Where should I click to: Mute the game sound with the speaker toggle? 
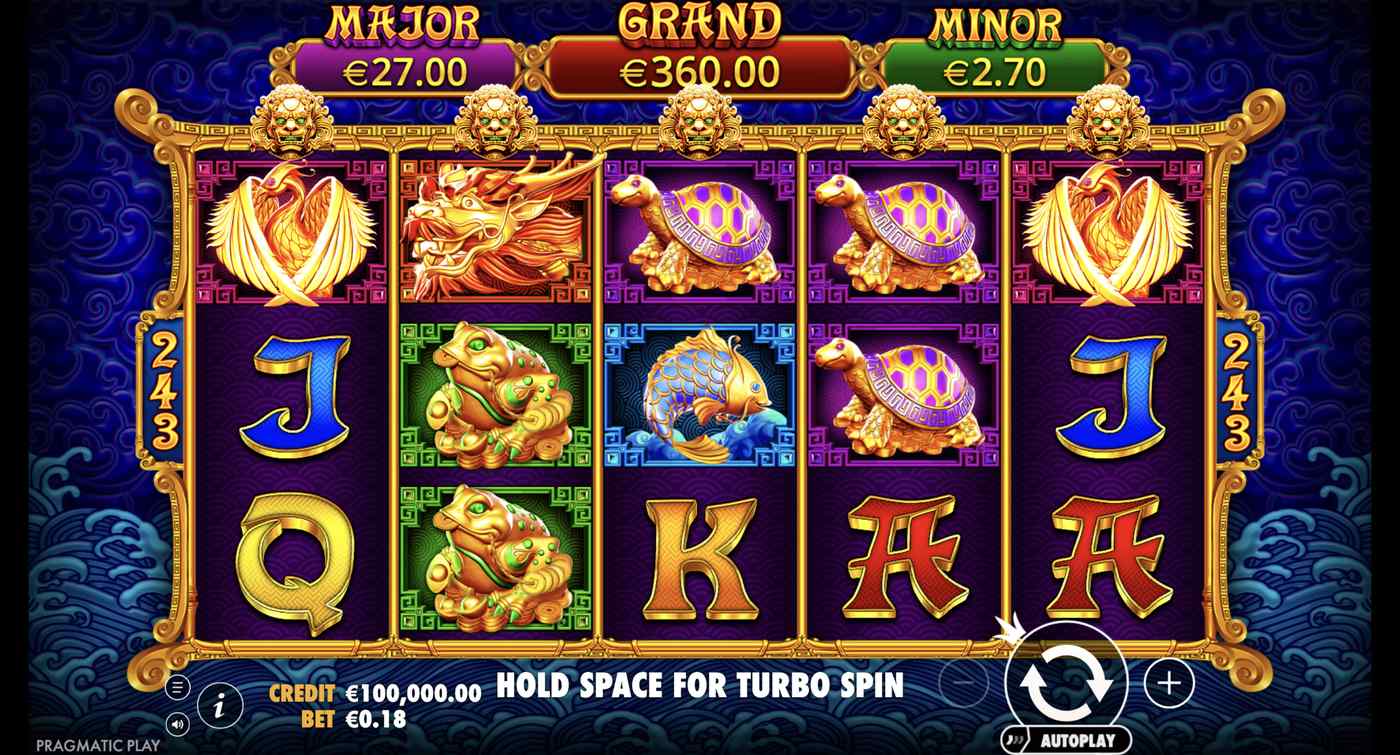179,722
